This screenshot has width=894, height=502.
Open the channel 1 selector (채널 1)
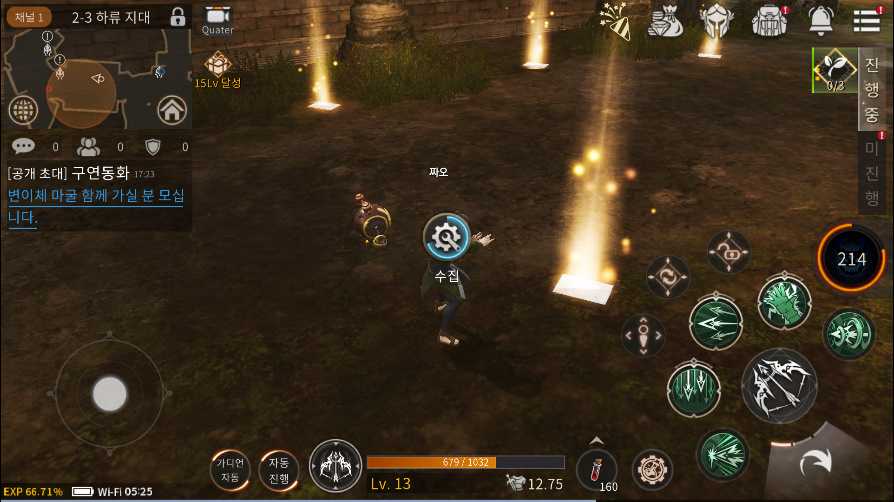coord(30,17)
